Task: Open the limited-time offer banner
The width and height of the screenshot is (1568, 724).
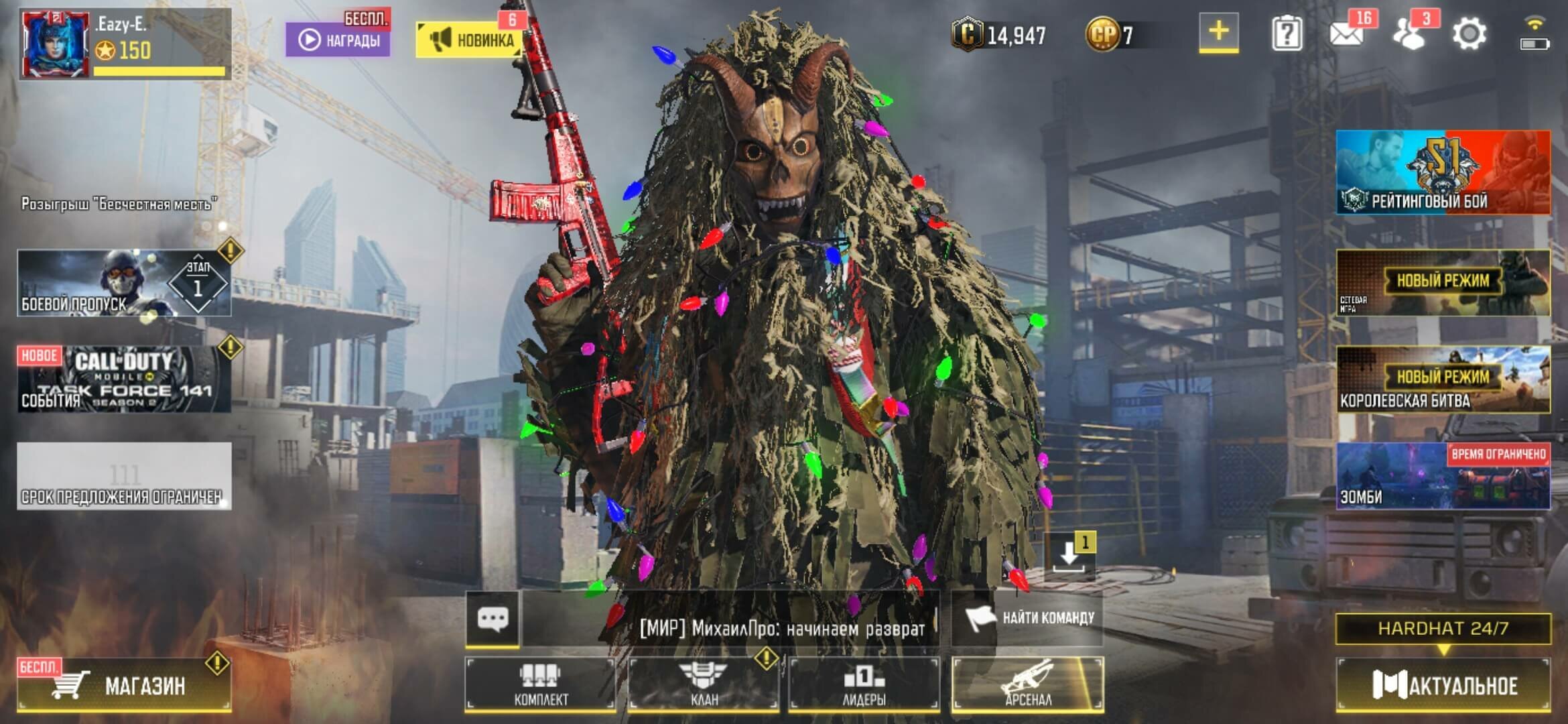Action: click(x=124, y=476)
